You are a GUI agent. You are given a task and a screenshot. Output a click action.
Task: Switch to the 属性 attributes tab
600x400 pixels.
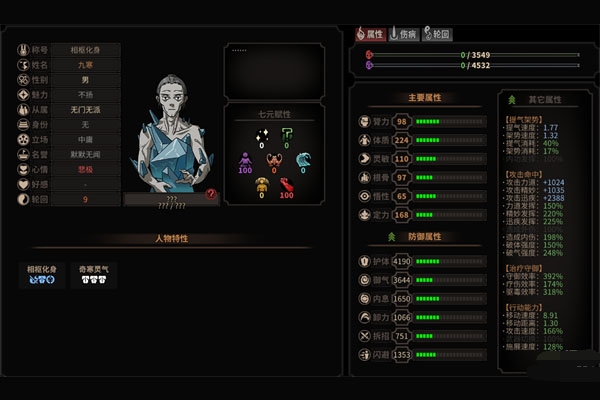(372, 33)
